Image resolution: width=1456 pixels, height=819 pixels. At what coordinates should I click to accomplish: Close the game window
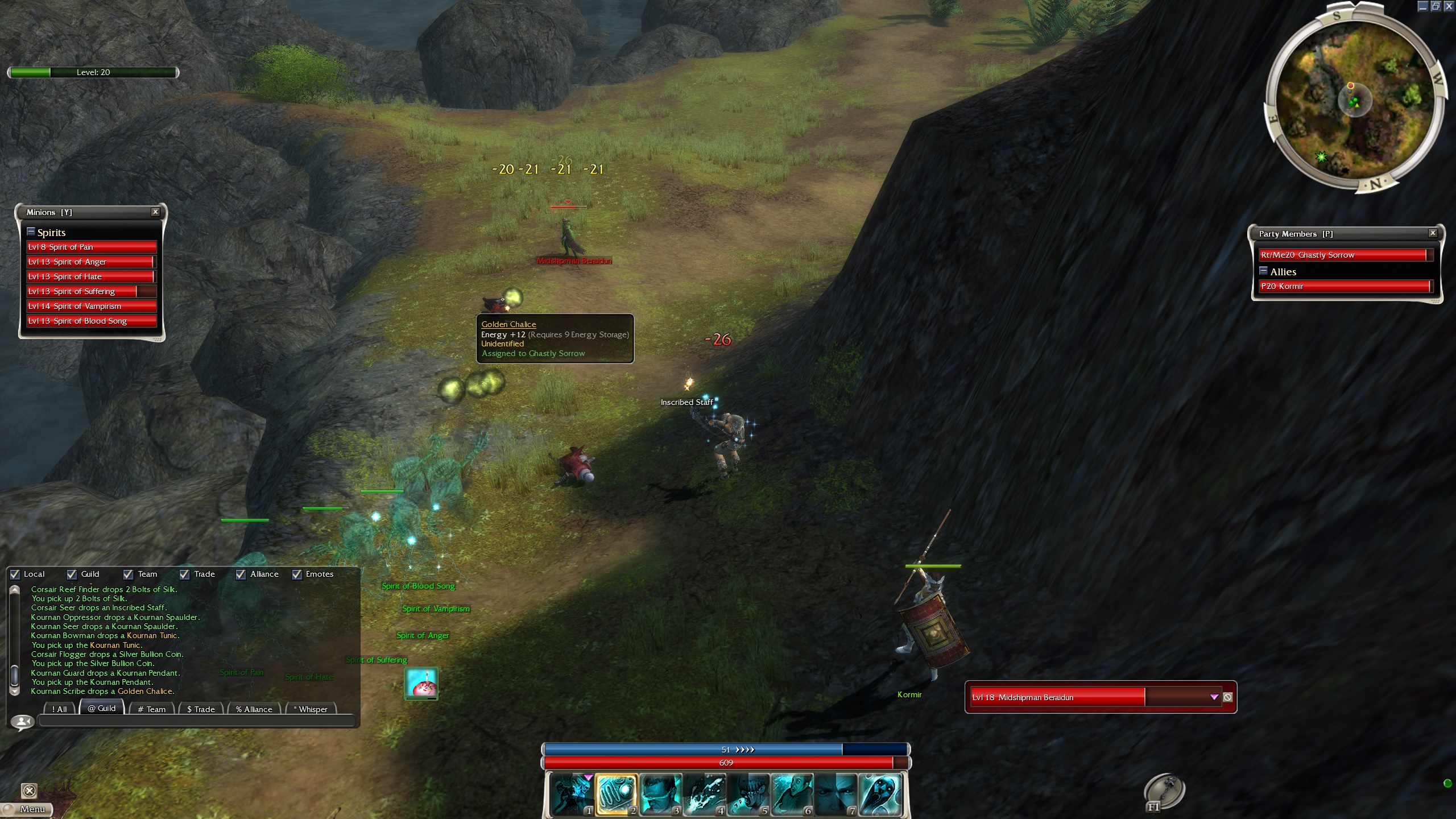click(1449, 6)
